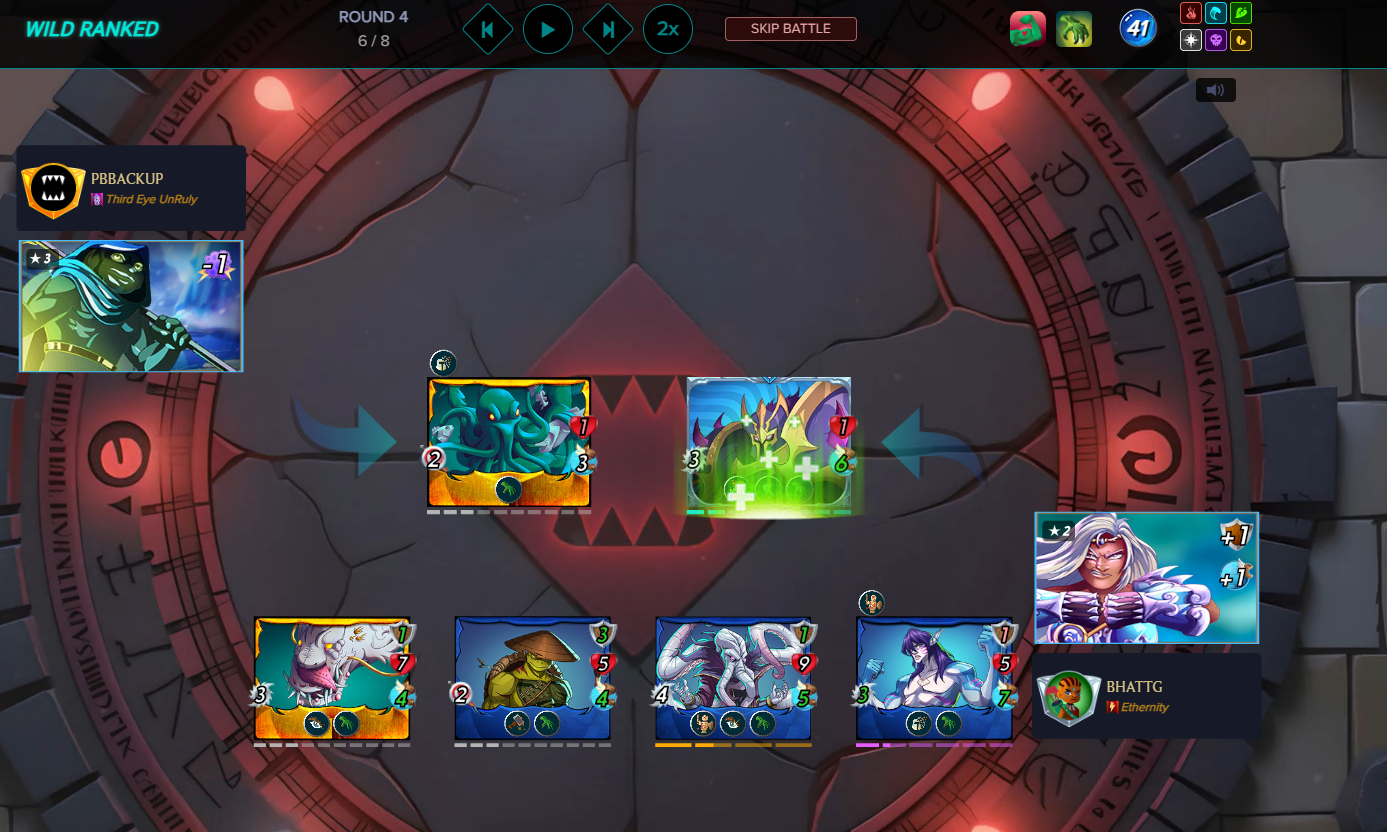Mute the battle sound
The image size is (1387, 832).
pyautogui.click(x=1215, y=90)
